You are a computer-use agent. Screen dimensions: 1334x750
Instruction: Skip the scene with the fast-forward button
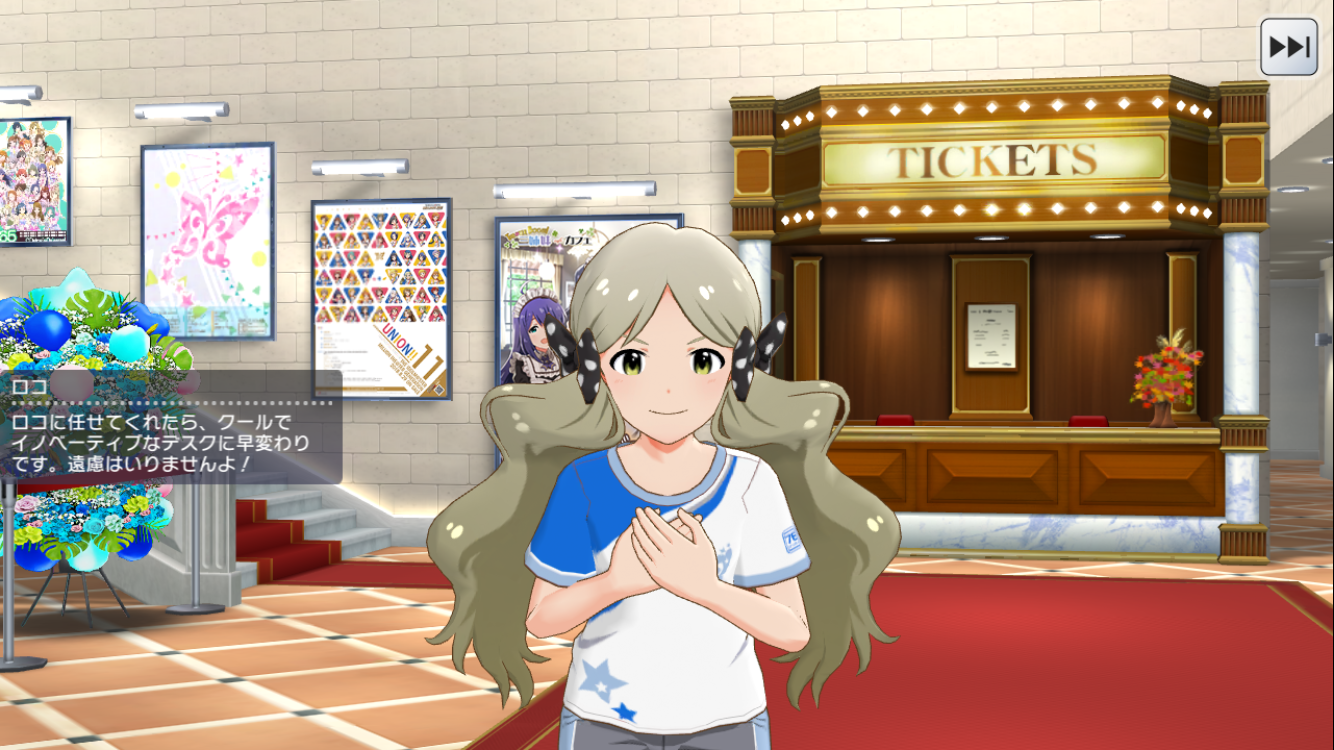[1288, 47]
